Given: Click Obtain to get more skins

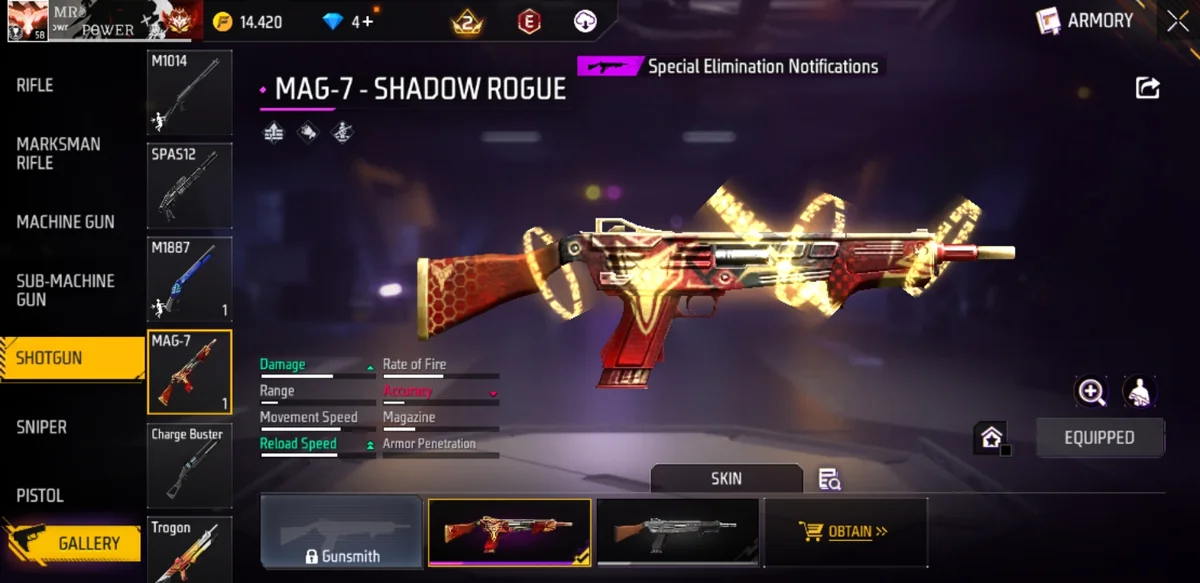Looking at the screenshot, I should pos(845,532).
